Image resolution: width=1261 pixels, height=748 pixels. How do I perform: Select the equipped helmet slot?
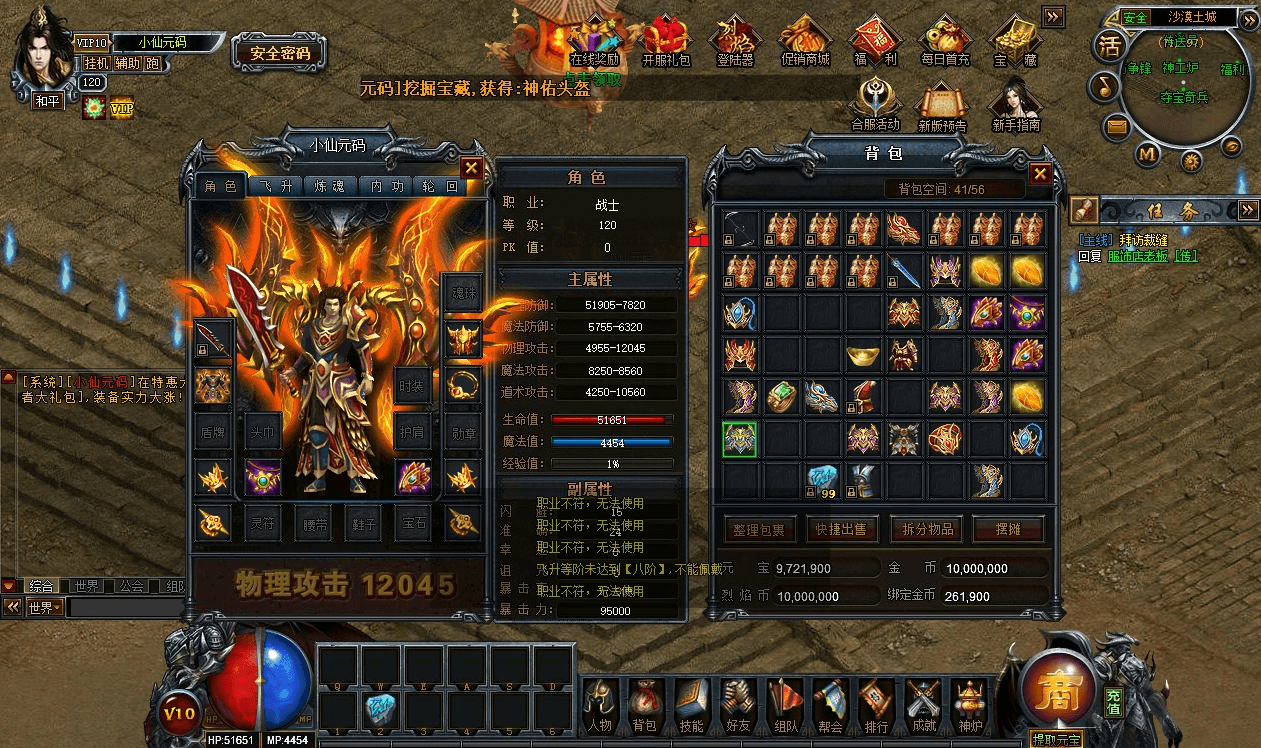pos(463,339)
